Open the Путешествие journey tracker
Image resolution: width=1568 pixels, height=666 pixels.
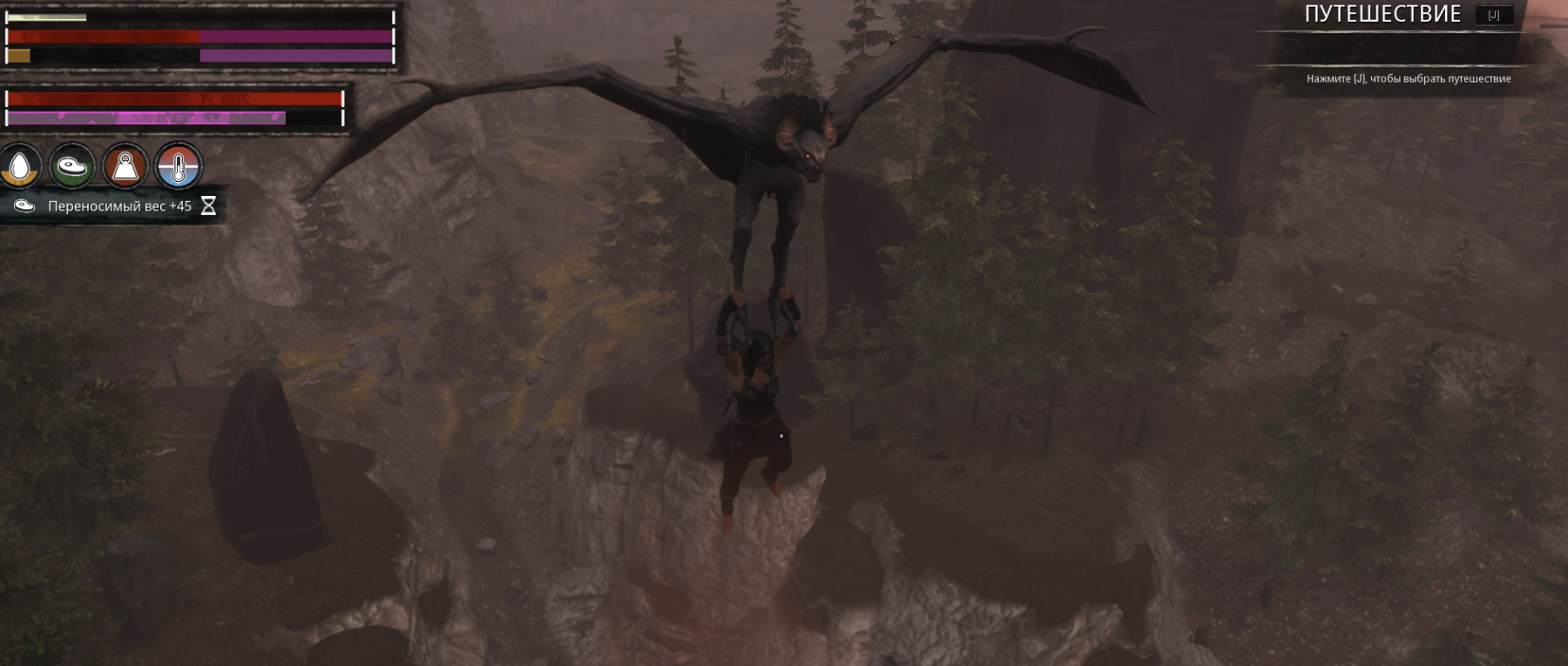[x=1382, y=15]
